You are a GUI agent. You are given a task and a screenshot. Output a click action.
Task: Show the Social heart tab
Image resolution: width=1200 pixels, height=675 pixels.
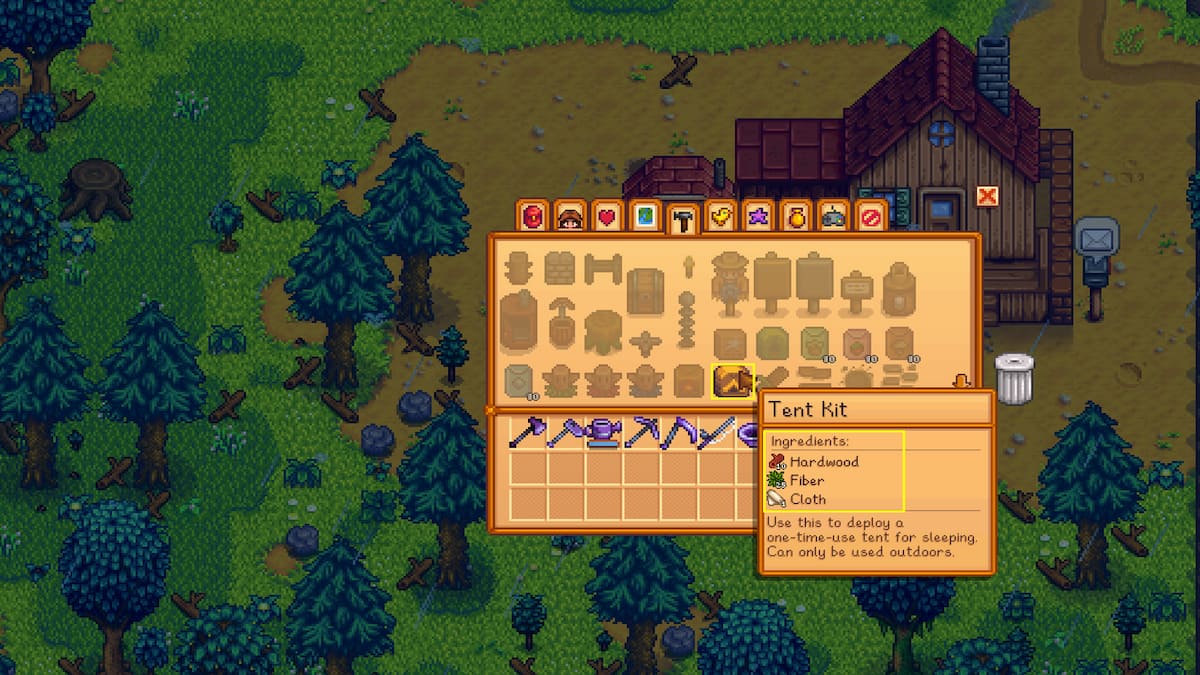pyautogui.click(x=607, y=217)
